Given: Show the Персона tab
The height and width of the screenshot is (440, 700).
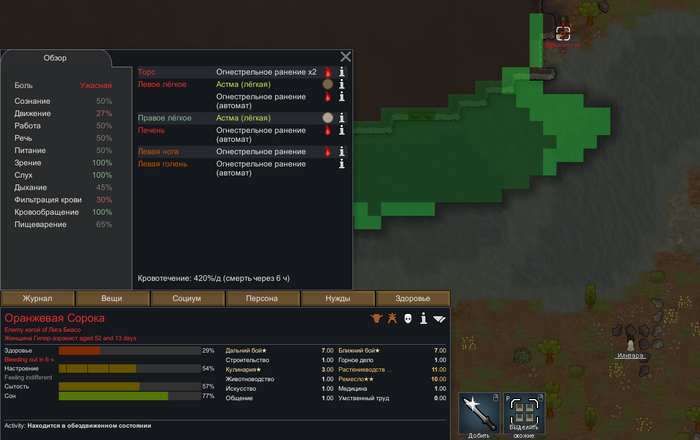Looking at the screenshot, I should [x=263, y=299].
